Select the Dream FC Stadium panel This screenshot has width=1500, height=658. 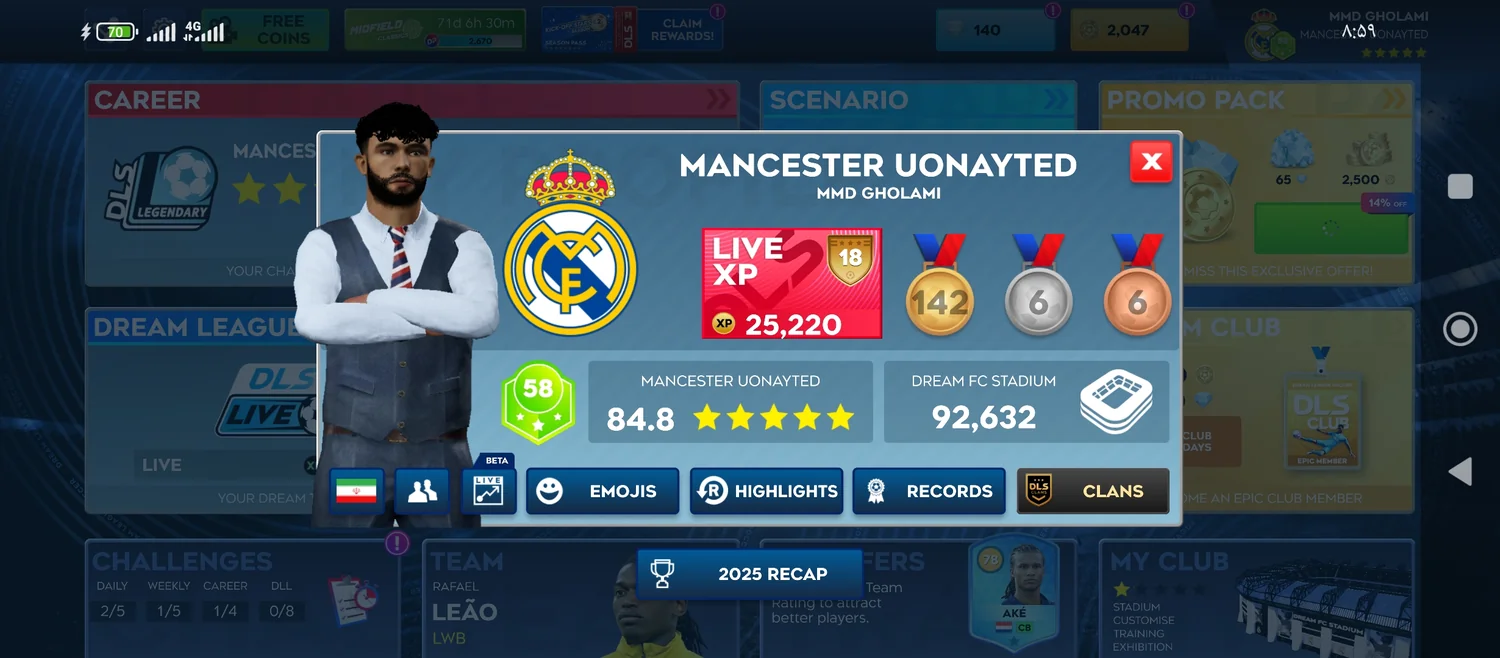1026,402
